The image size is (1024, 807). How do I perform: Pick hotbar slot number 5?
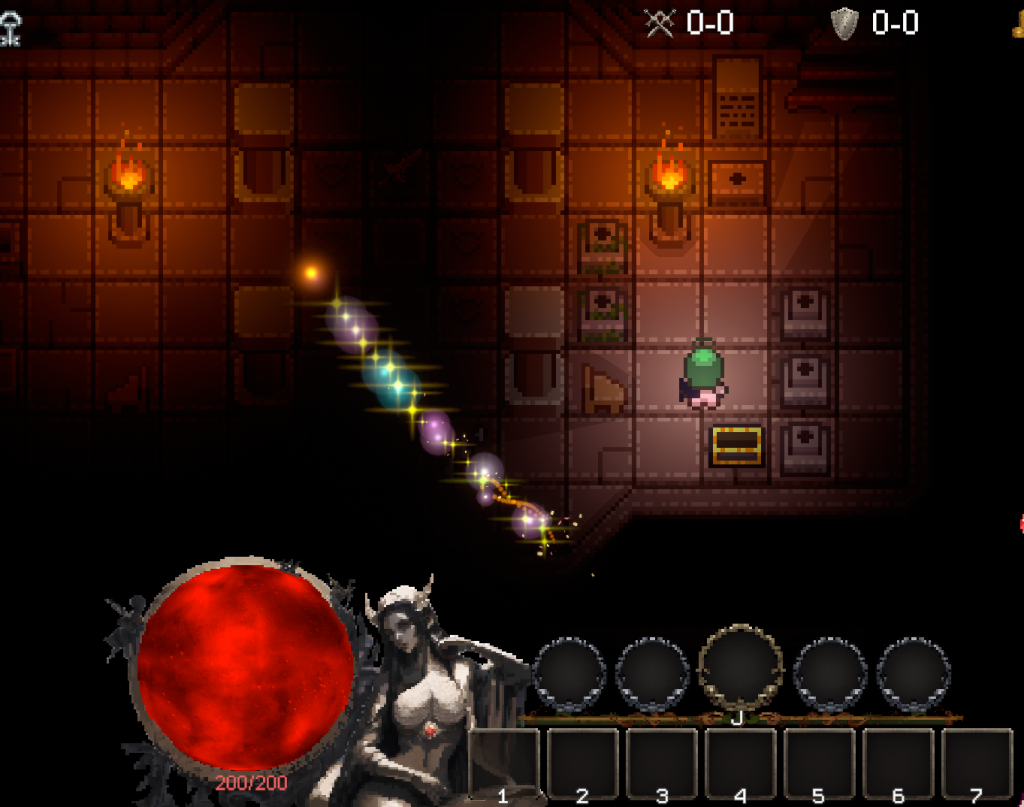coord(819,761)
